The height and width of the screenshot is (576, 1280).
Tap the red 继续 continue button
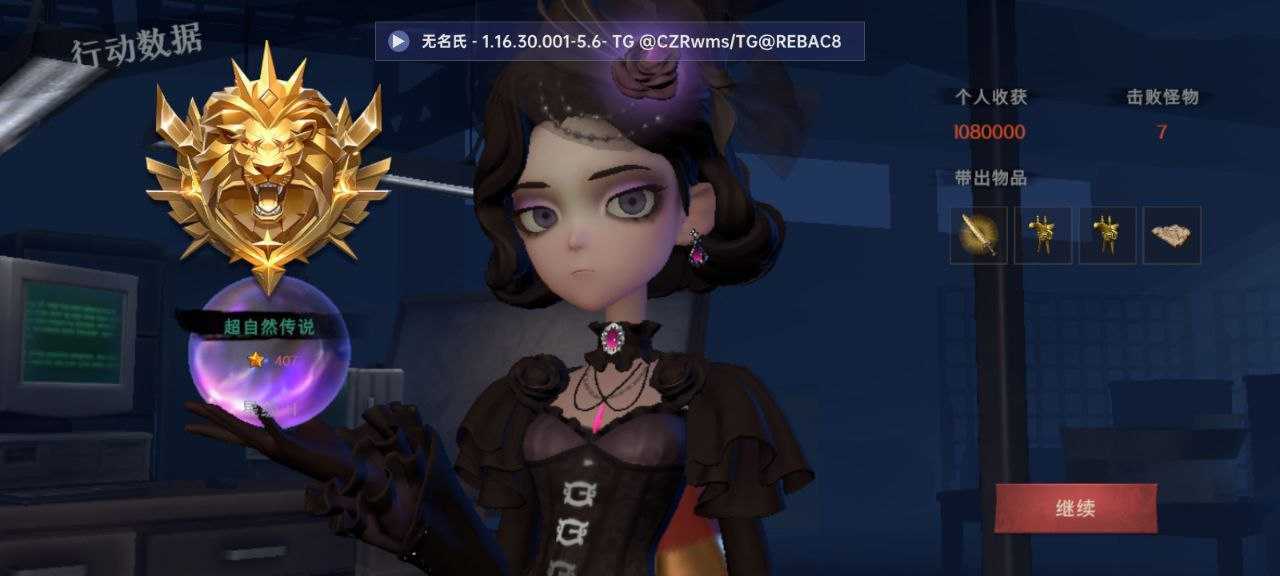click(1075, 508)
